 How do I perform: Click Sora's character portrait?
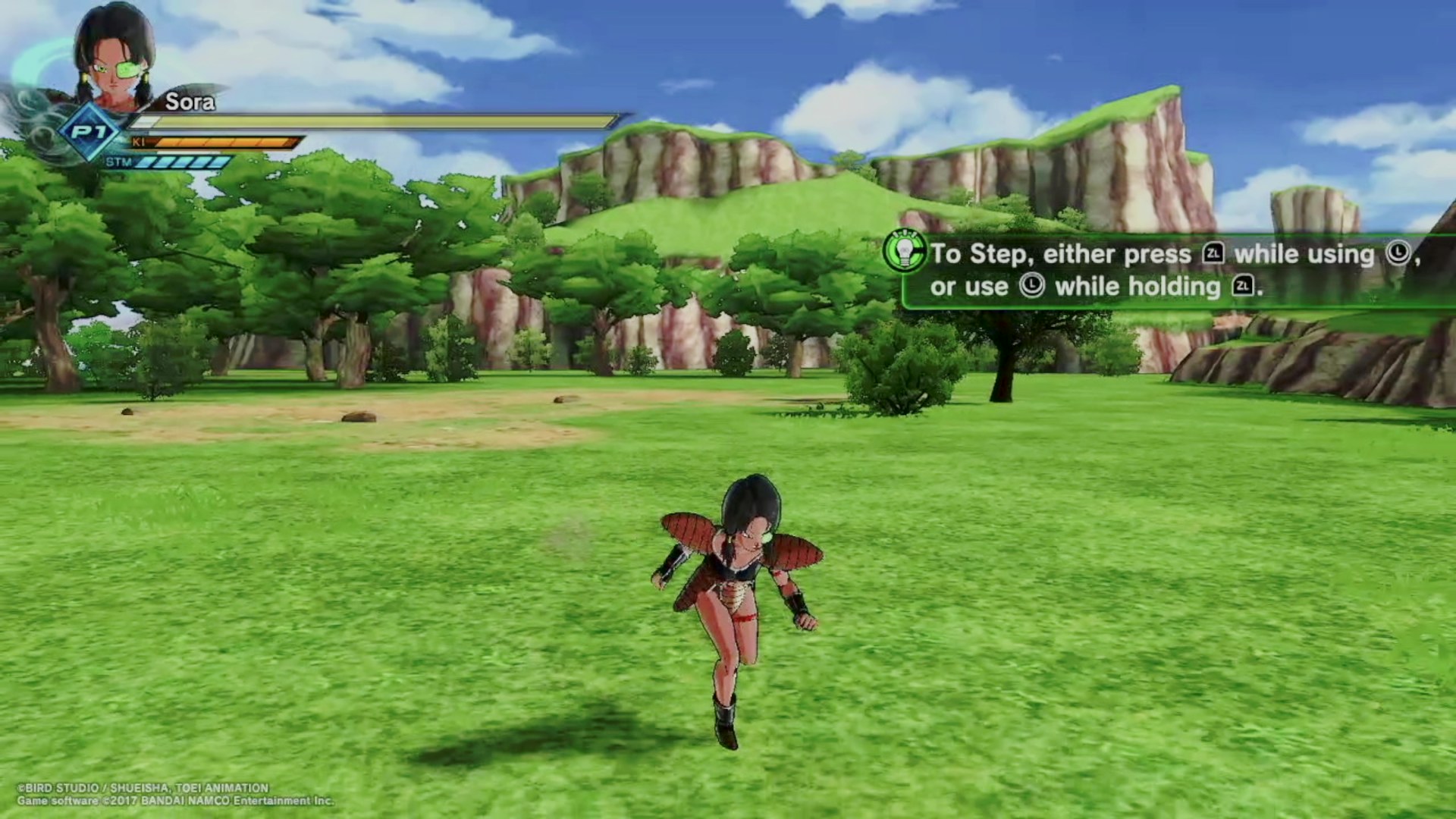click(114, 57)
